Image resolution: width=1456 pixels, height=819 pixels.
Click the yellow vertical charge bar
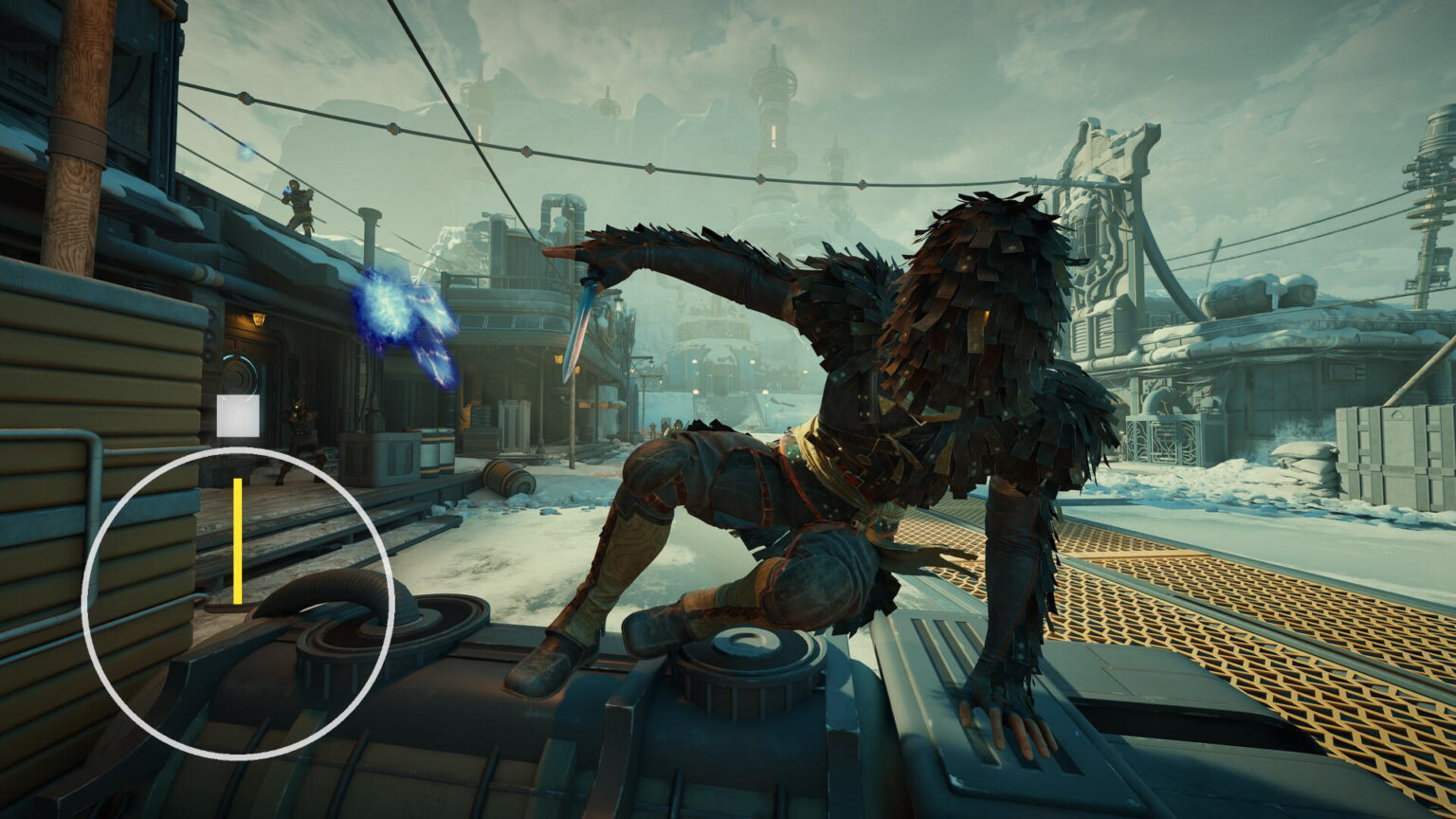click(x=236, y=540)
